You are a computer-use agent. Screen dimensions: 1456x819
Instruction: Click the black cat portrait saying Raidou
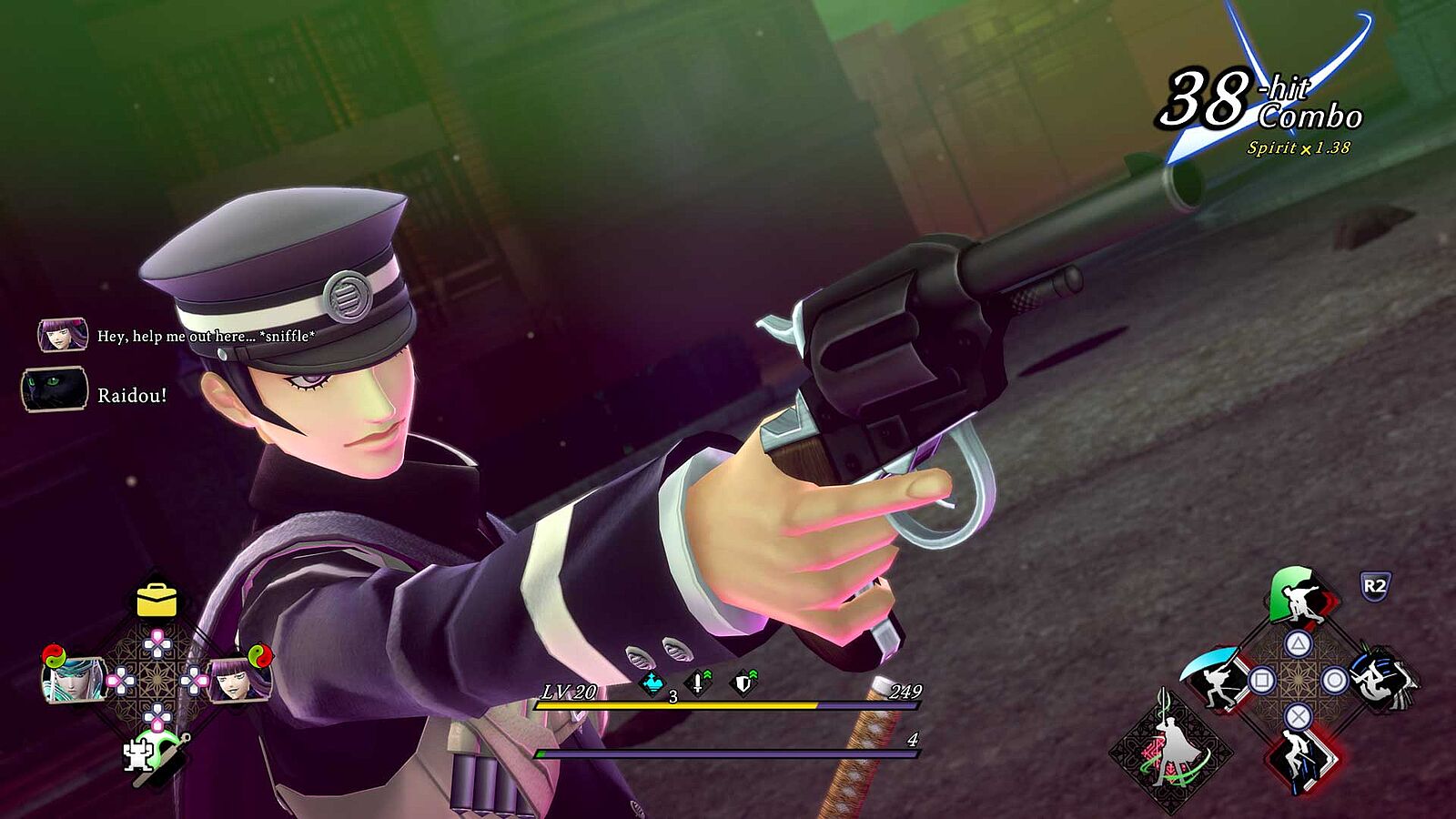55,389
